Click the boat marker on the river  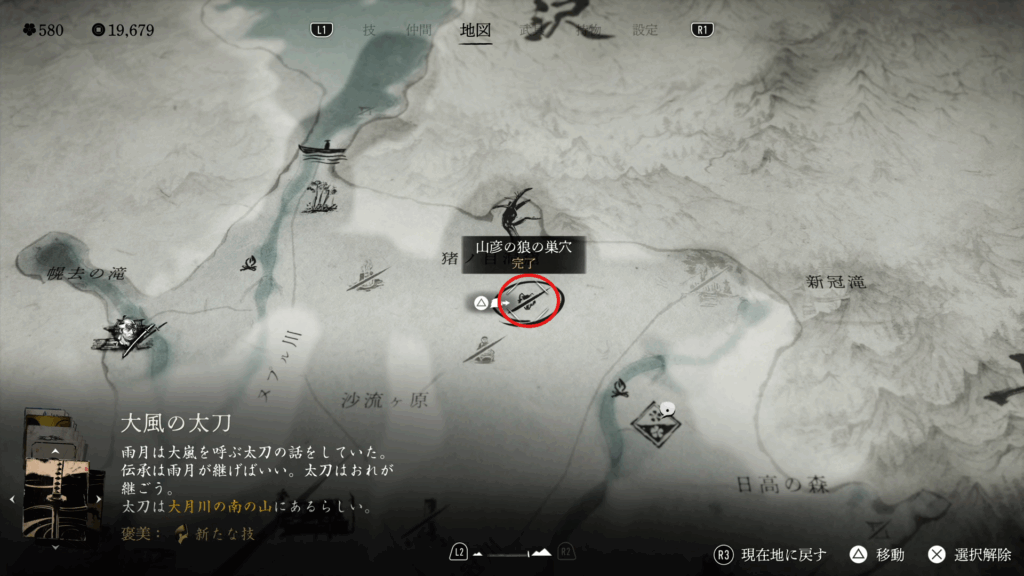tap(324, 150)
